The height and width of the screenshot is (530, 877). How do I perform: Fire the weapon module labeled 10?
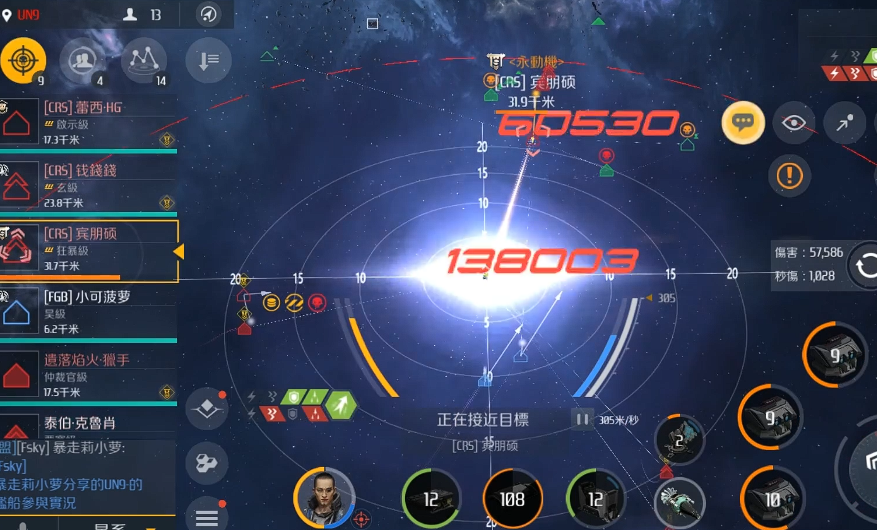tap(771, 497)
